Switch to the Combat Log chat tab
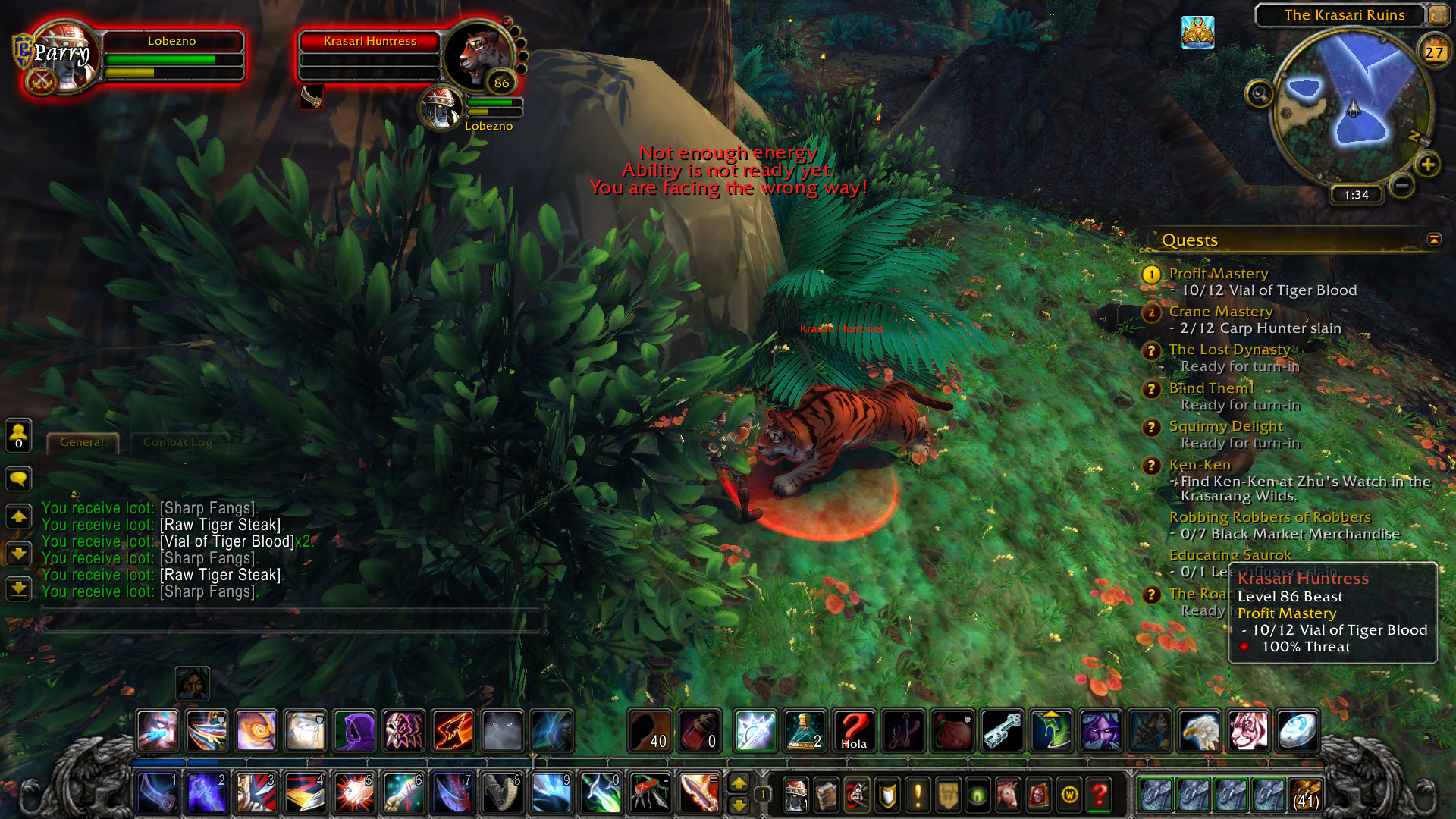The width and height of the screenshot is (1456, 819). click(x=177, y=442)
